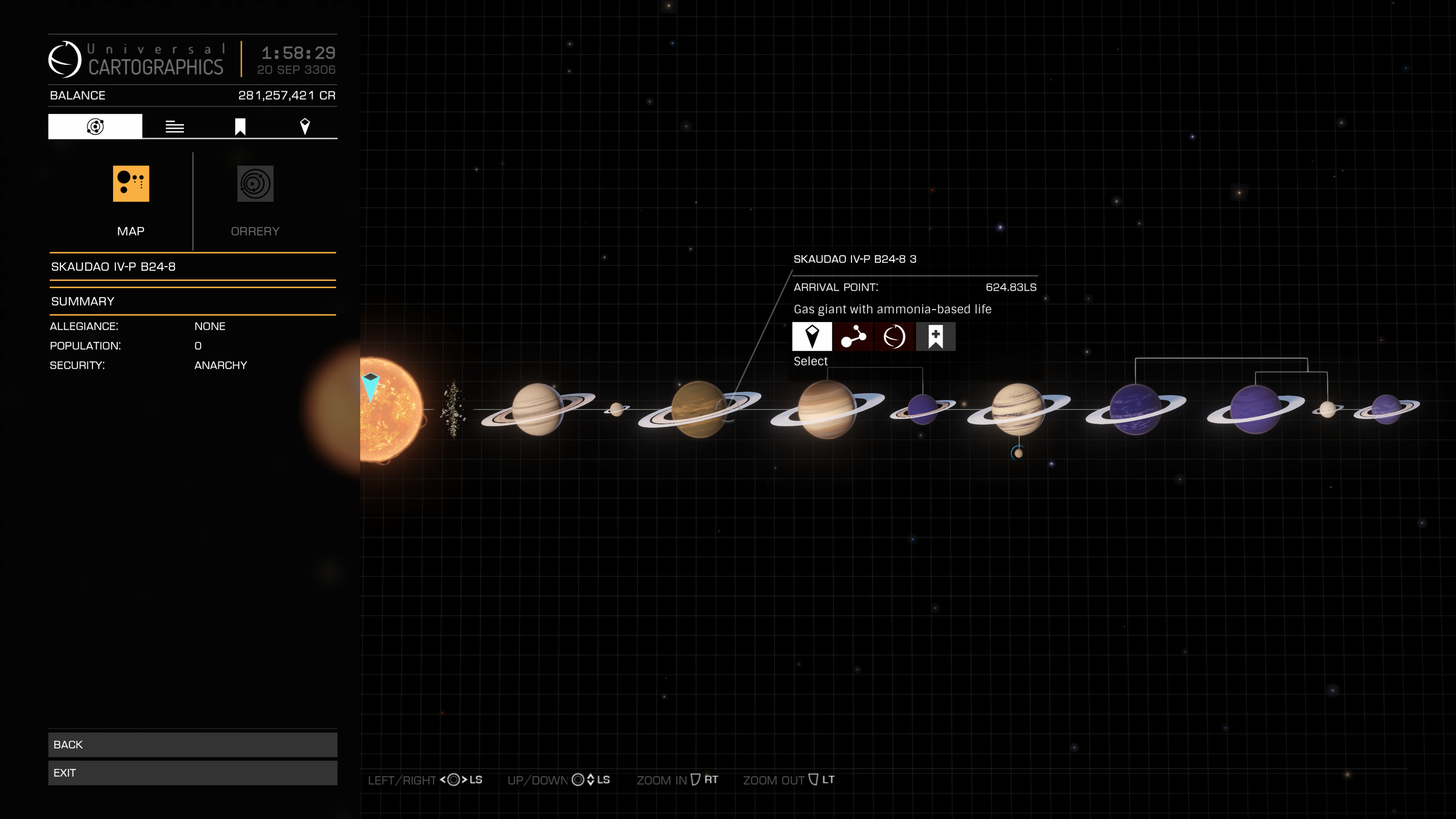Bookmark planet 3 using the bookmark-plus icon
Viewport: 1456px width, 819px height.
(x=935, y=337)
